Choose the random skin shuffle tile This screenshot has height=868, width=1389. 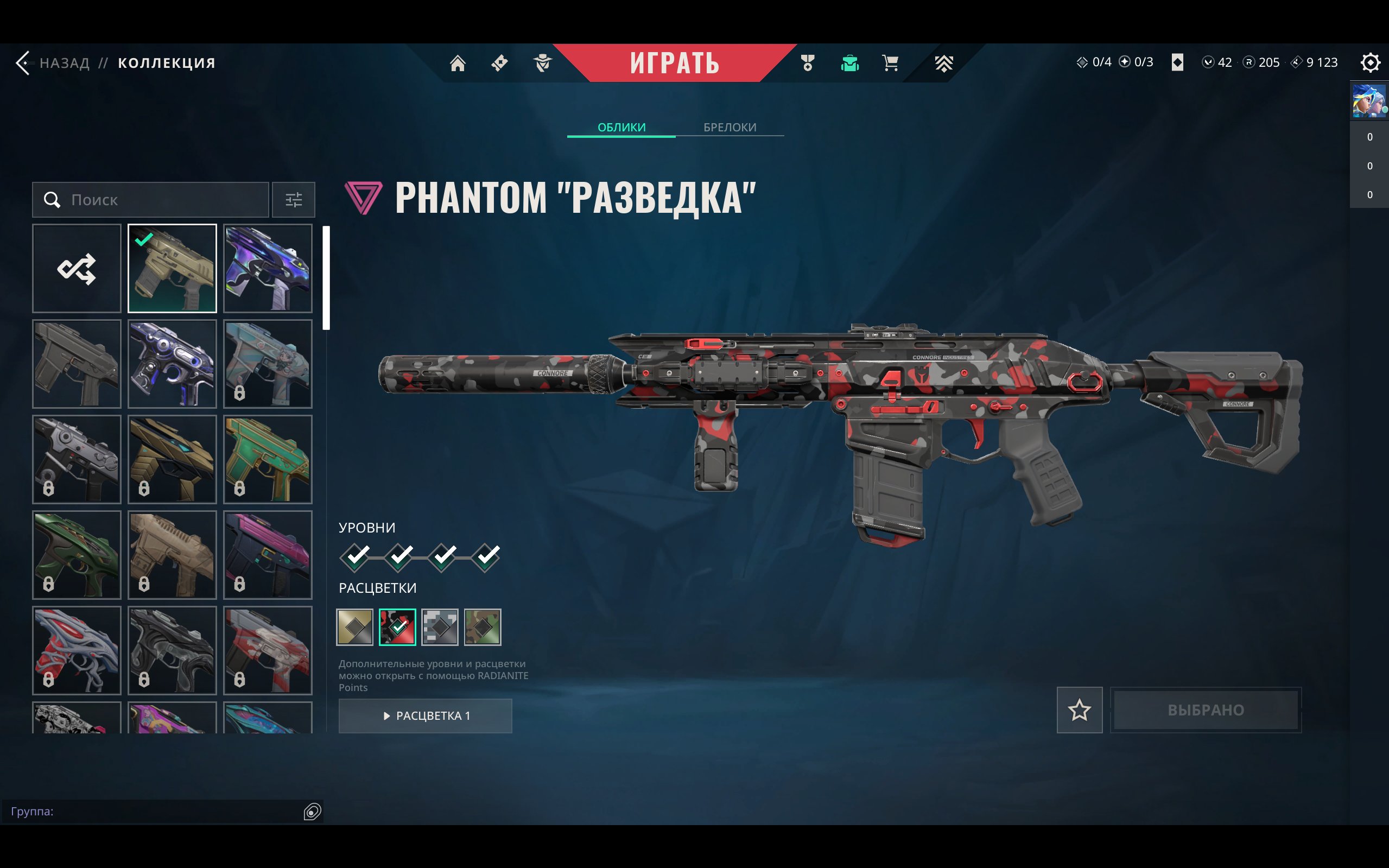[77, 269]
